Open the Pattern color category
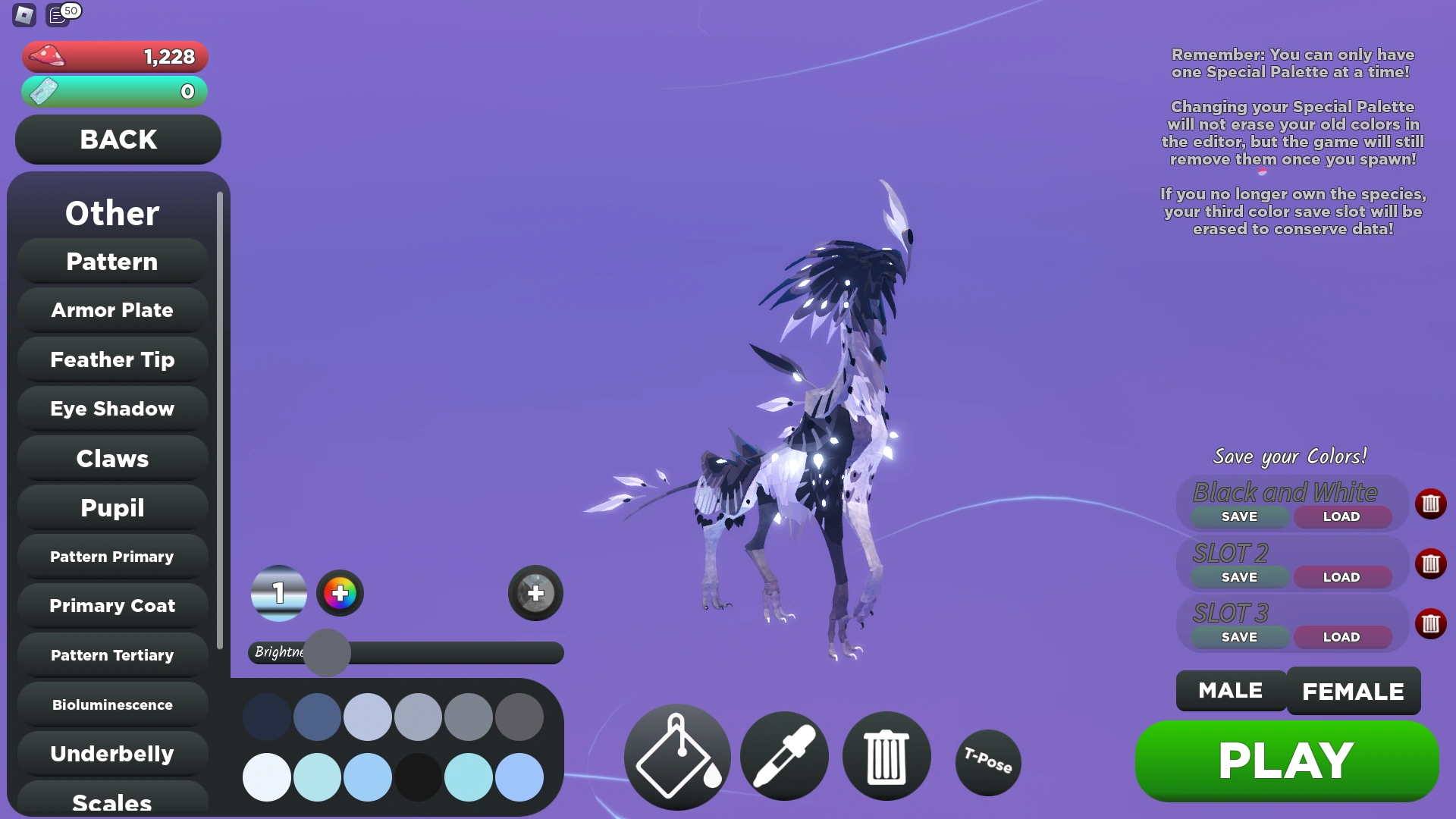The image size is (1456, 819). (111, 261)
